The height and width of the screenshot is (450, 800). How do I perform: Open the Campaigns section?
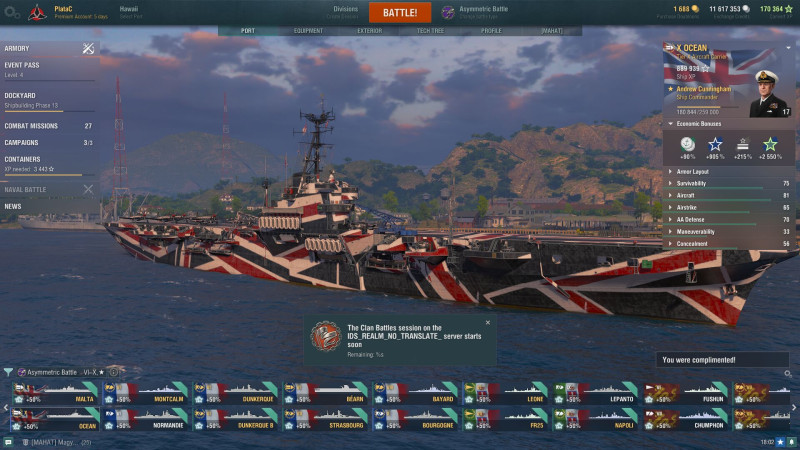point(24,142)
